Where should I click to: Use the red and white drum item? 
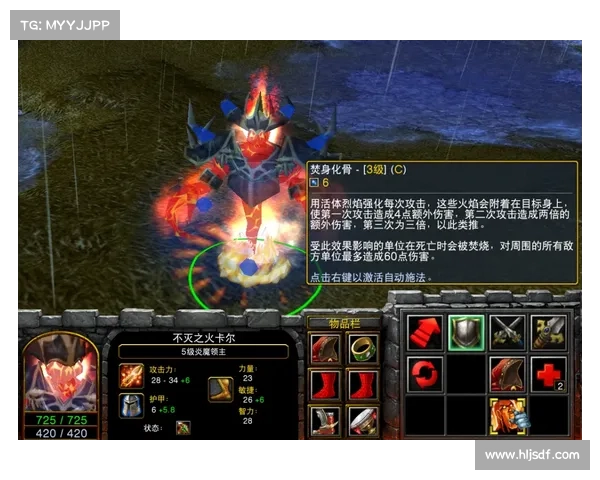(361, 420)
